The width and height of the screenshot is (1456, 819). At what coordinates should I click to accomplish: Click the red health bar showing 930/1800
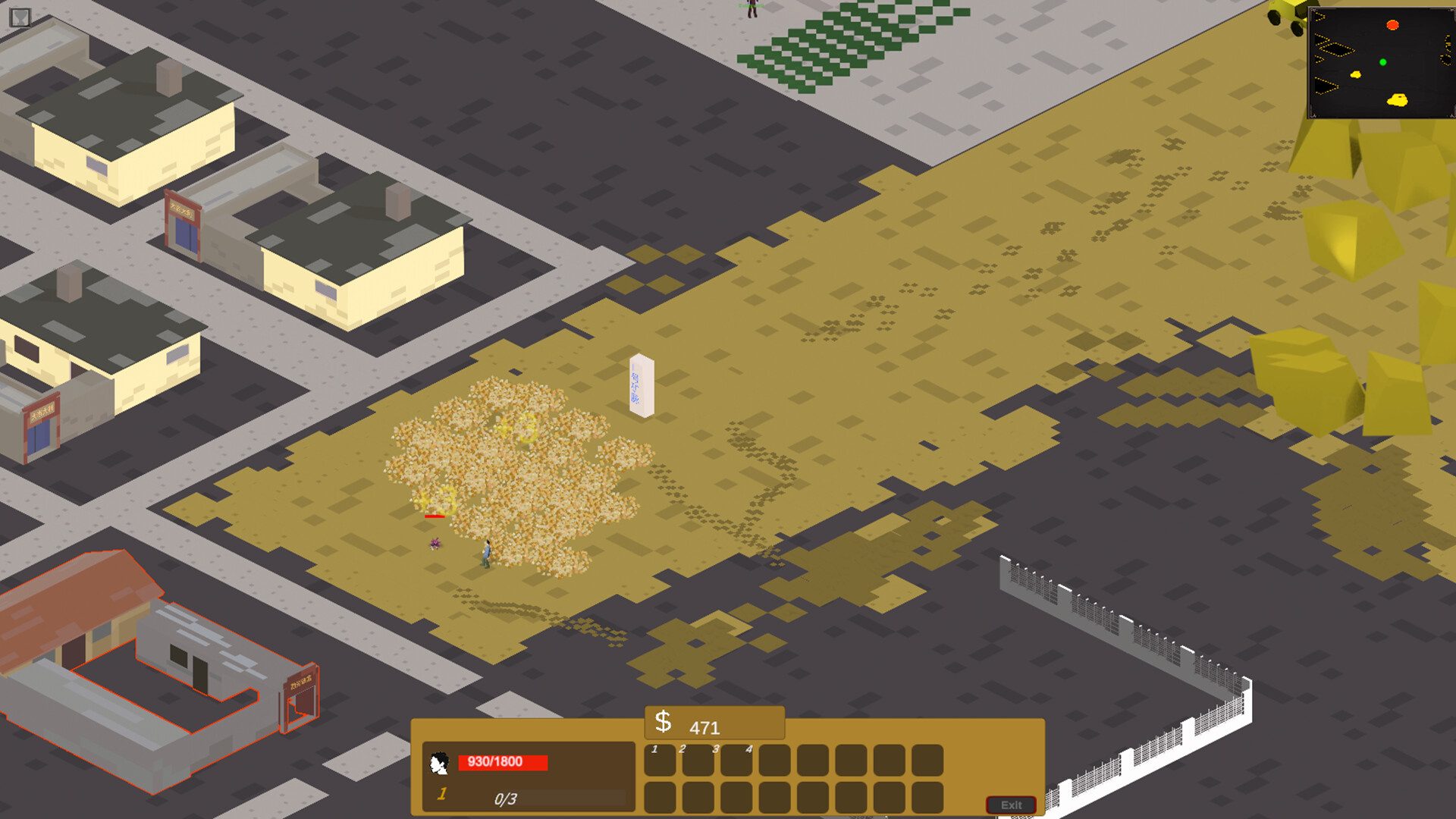pyautogui.click(x=504, y=761)
